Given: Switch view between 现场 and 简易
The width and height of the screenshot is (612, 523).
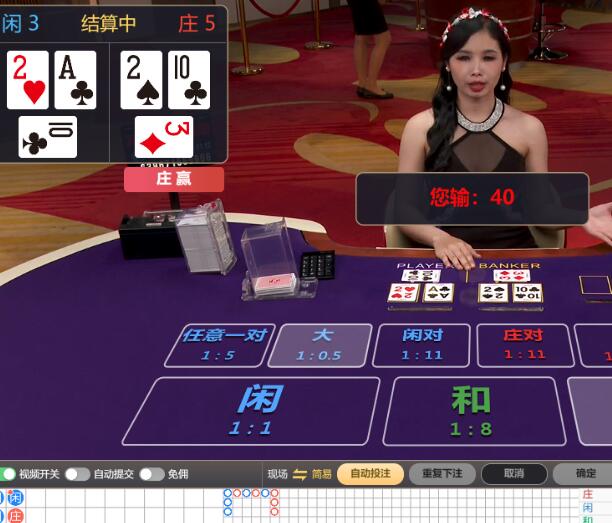Looking at the screenshot, I should 300,474.
